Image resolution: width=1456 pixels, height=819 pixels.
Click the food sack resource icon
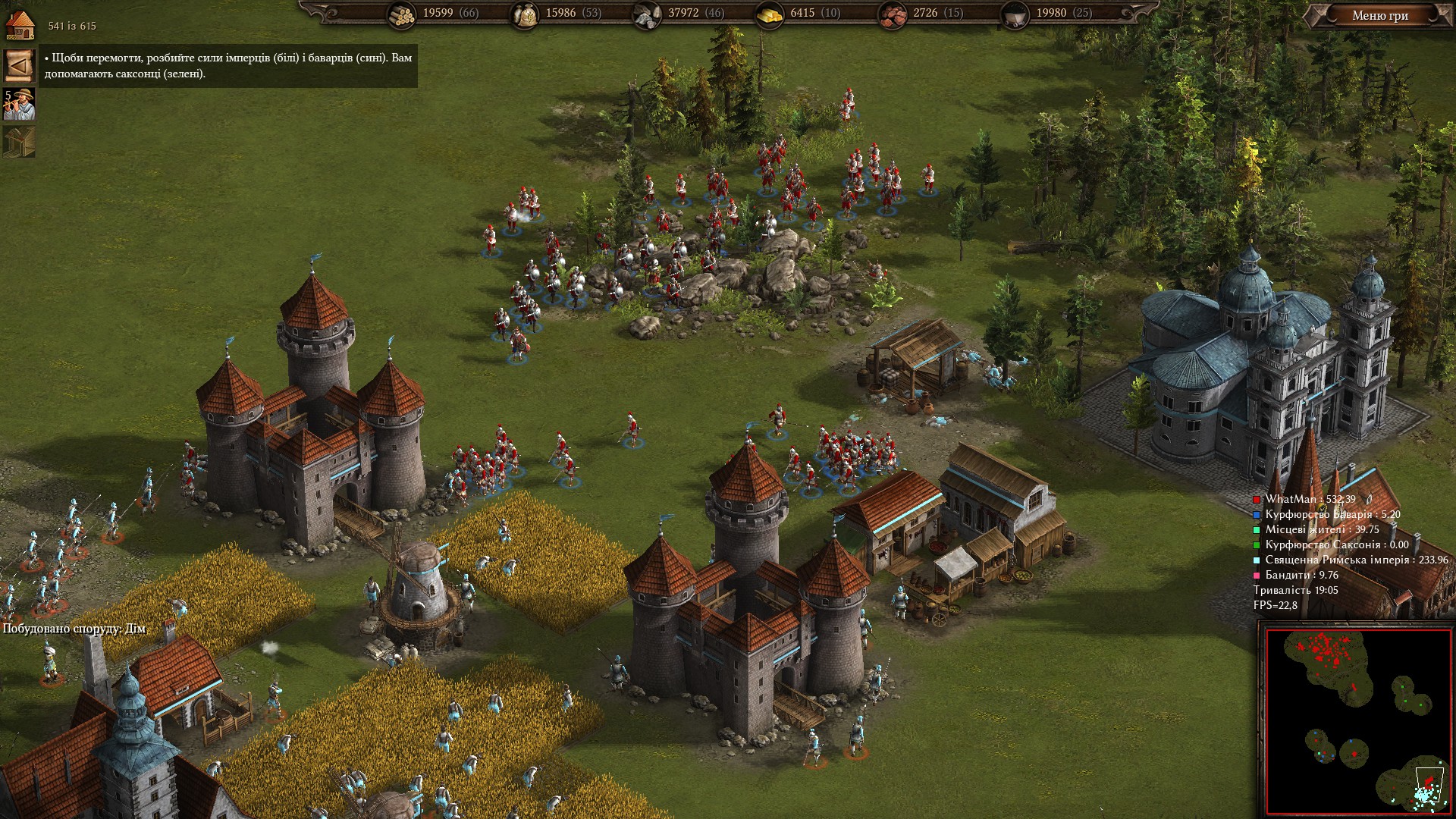[x=524, y=14]
